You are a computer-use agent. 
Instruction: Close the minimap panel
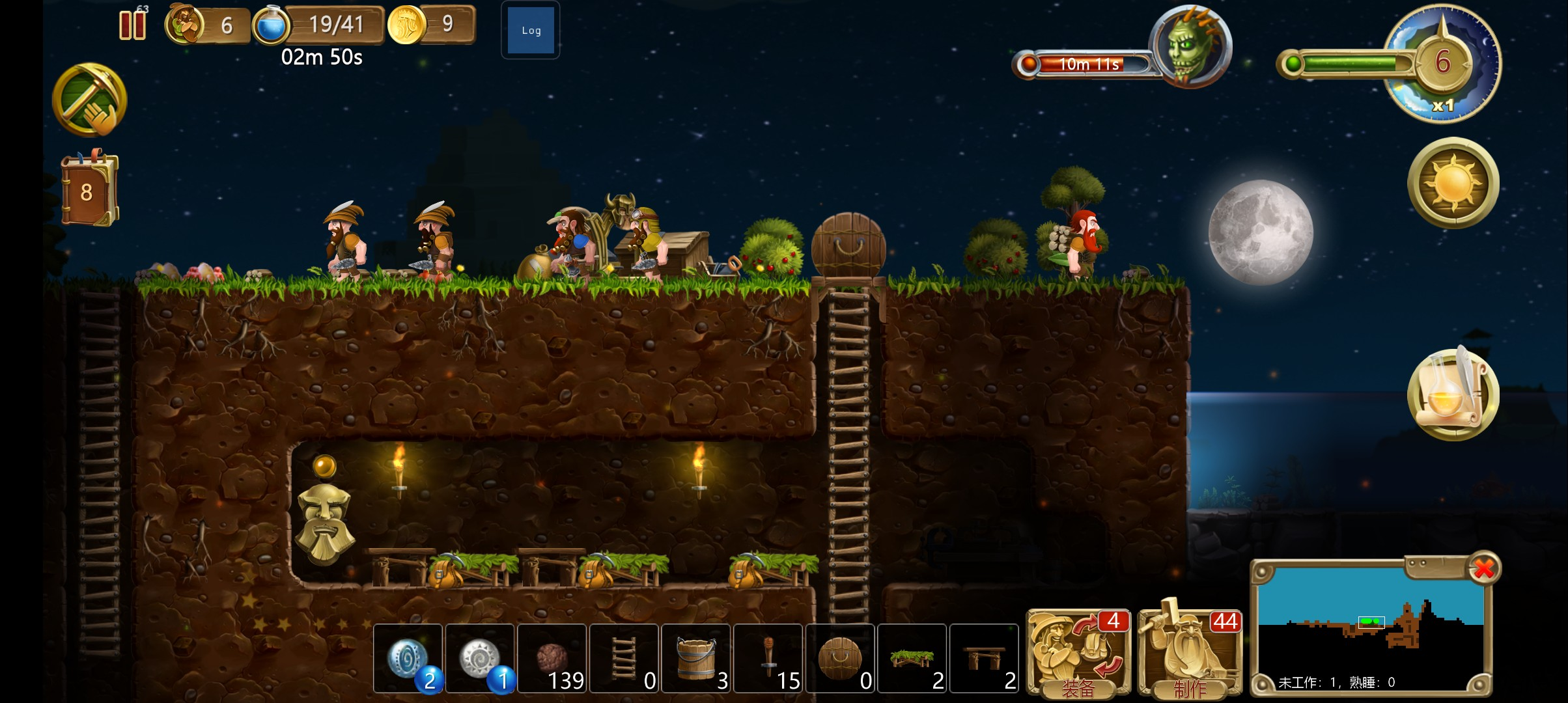pyautogui.click(x=1483, y=568)
